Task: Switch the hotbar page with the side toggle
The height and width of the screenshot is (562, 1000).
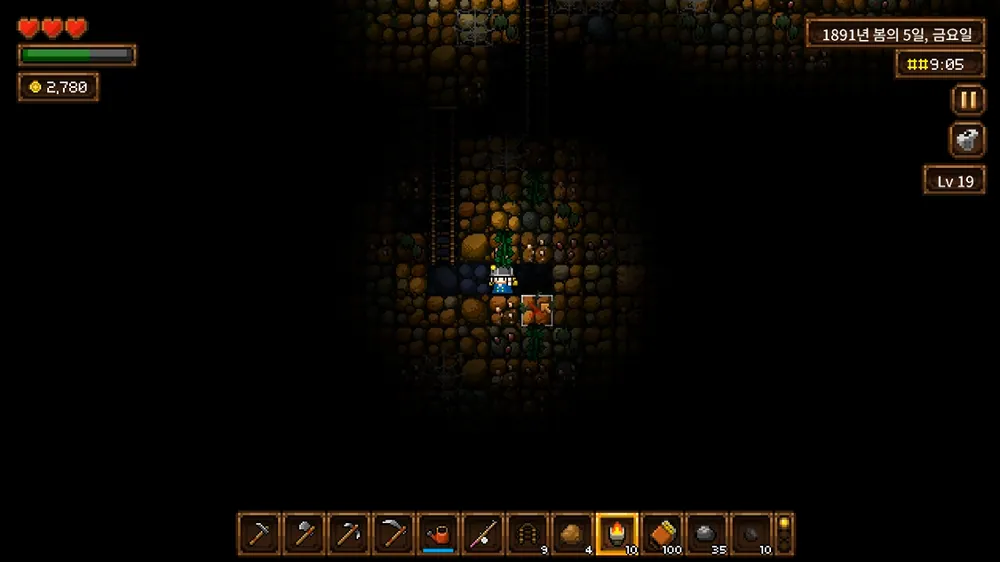Action: 785,533
